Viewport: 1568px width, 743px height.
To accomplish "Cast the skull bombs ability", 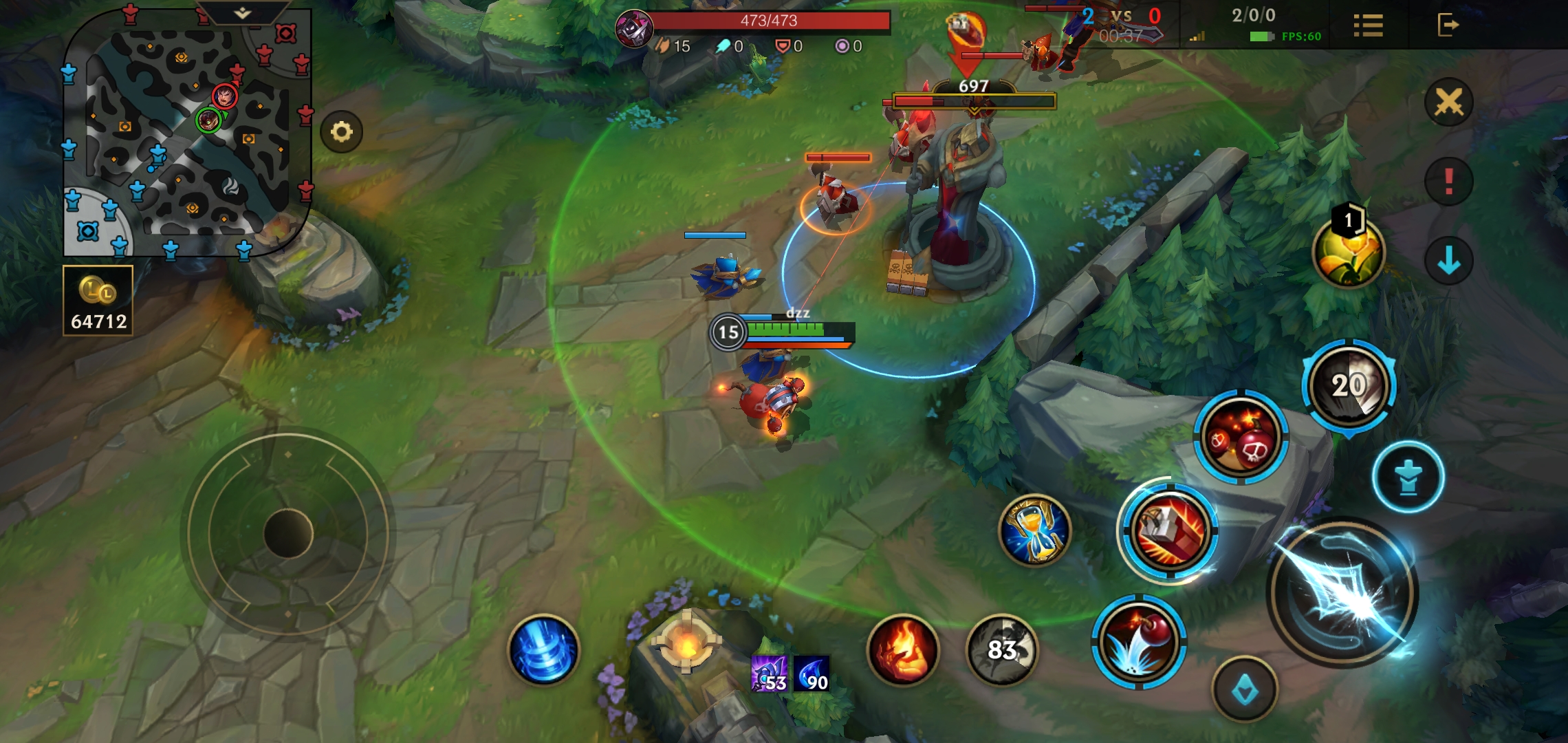I will 1241,438.
